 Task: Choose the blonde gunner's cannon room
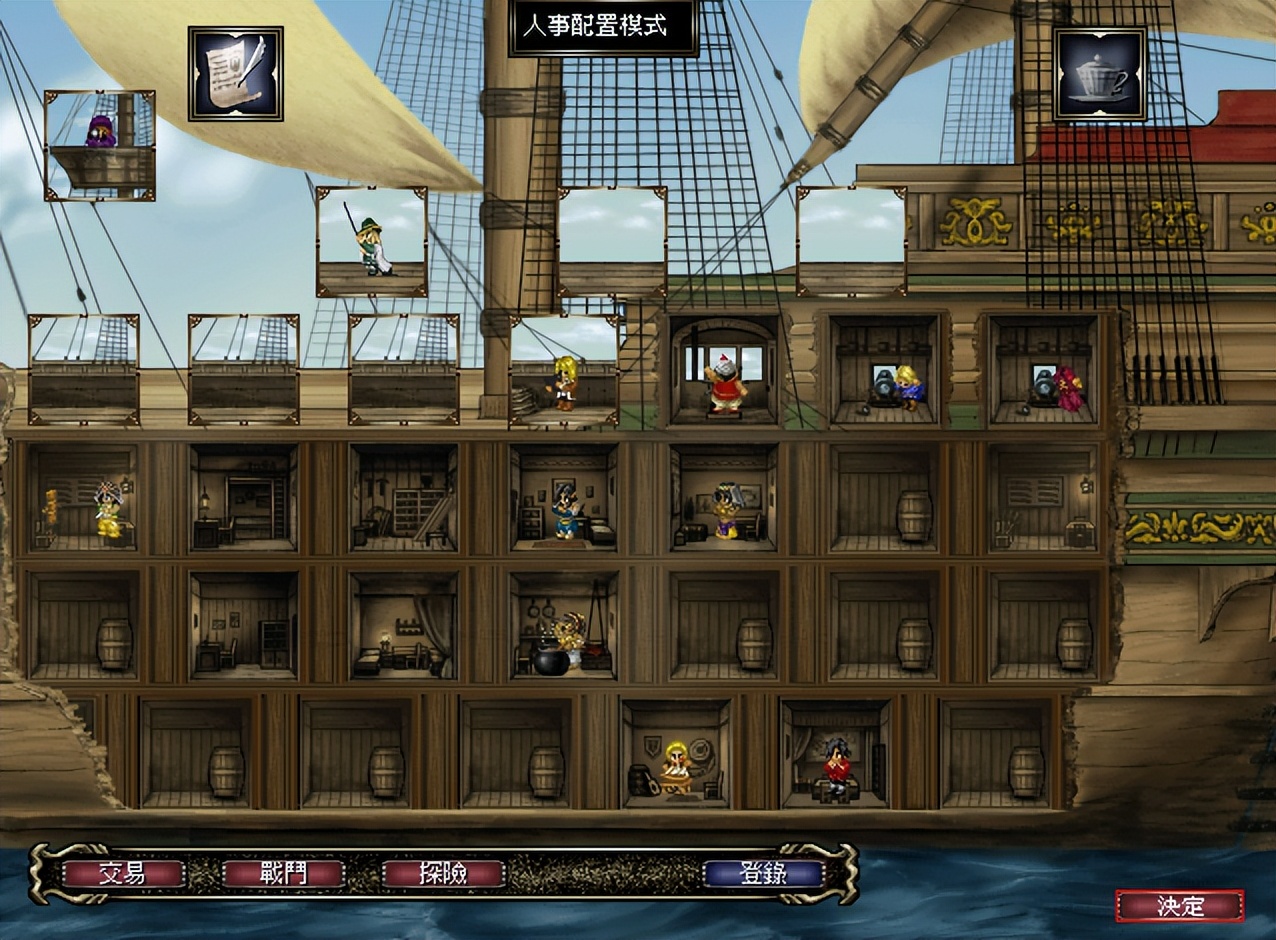point(884,370)
